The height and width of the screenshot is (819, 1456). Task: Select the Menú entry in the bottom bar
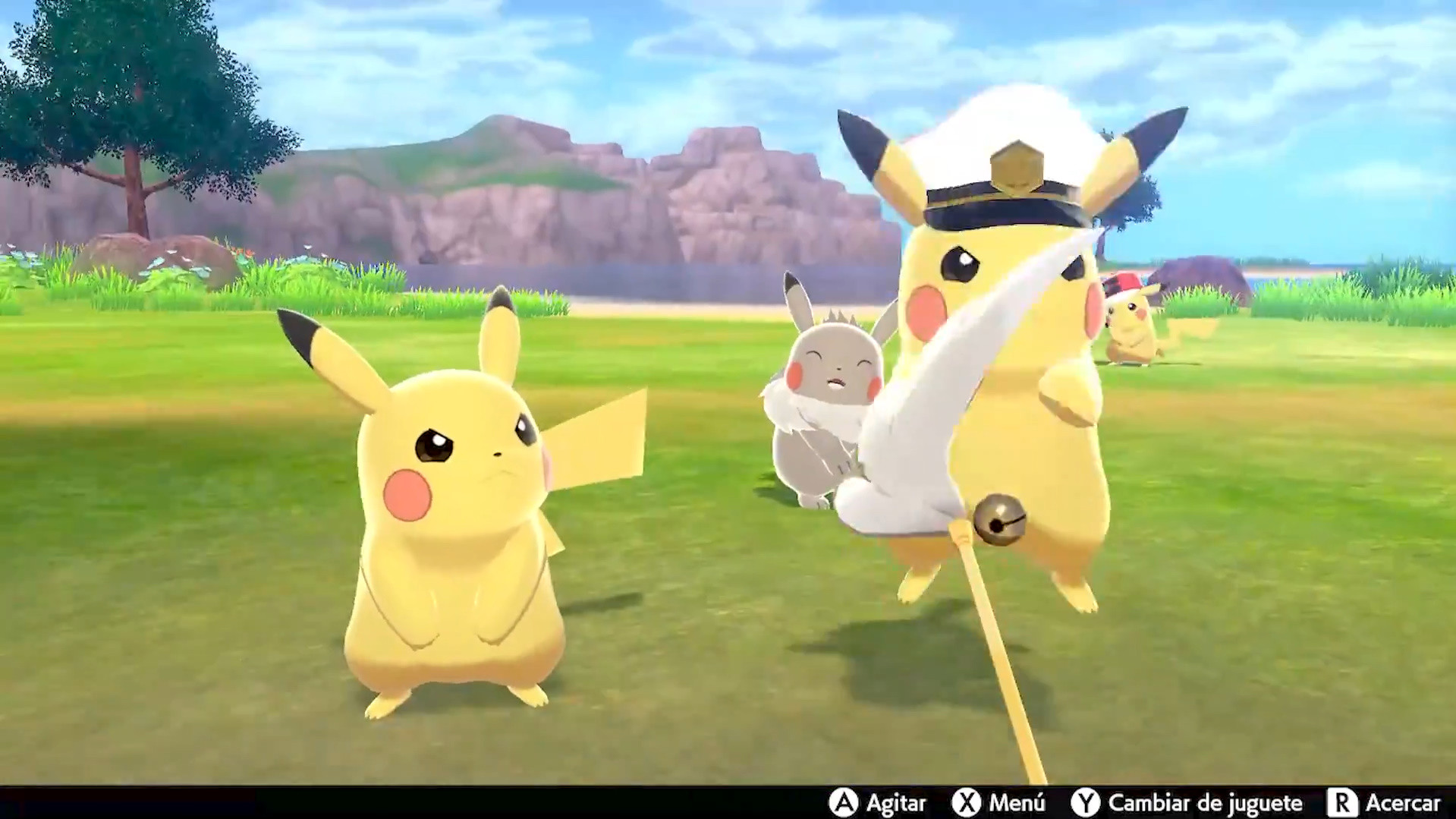click(x=1017, y=802)
